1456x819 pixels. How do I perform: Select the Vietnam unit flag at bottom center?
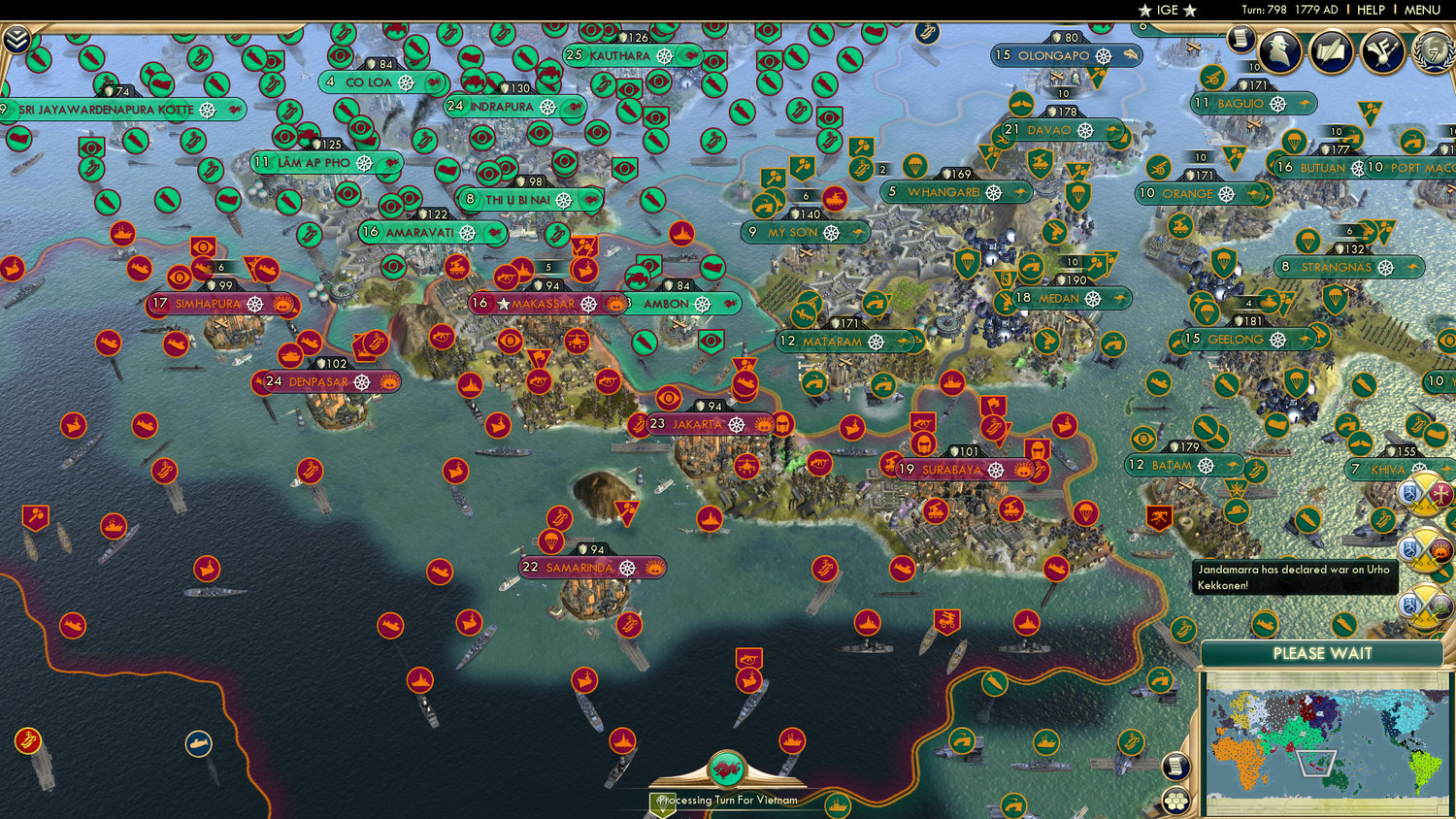click(727, 766)
